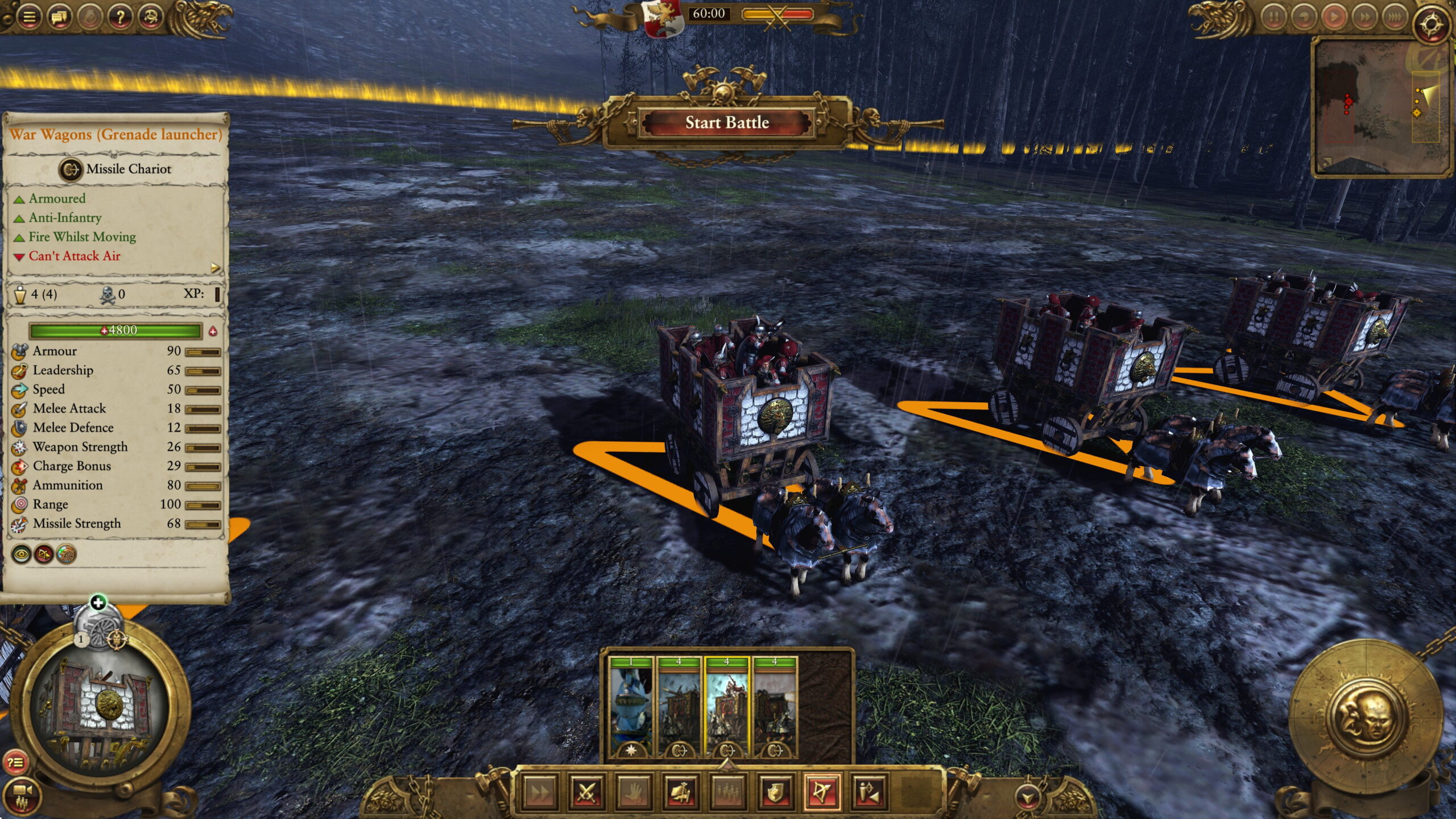The width and height of the screenshot is (1456, 819).
Task: Click the eye icon in unit info panel
Action: point(22,554)
